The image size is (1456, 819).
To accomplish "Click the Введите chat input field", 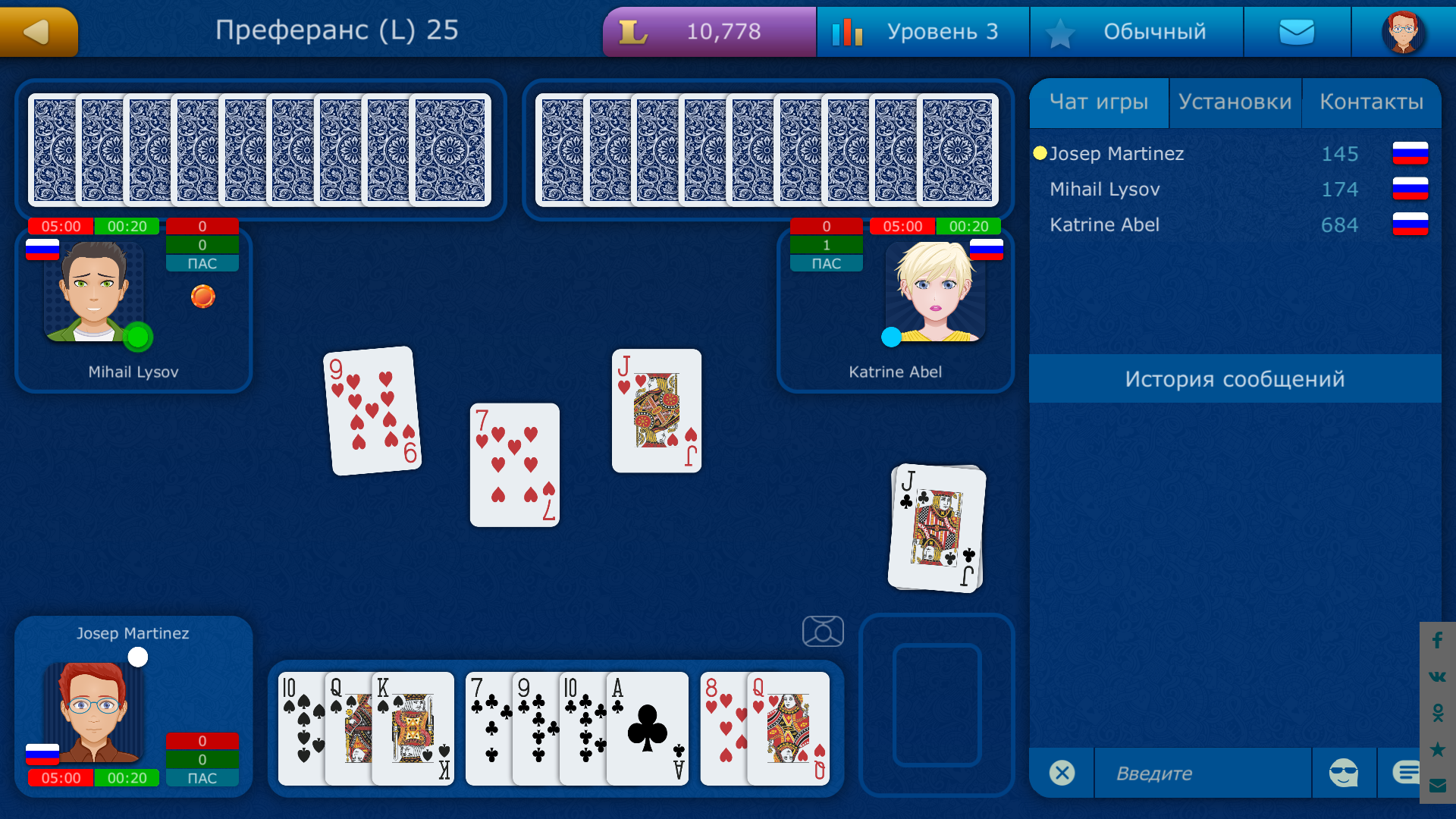I will coord(1202,773).
